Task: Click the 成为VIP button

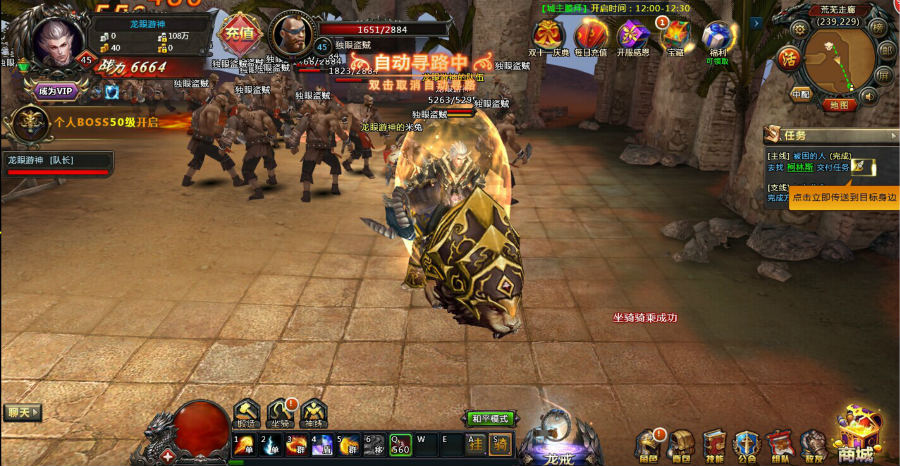Action: point(56,91)
